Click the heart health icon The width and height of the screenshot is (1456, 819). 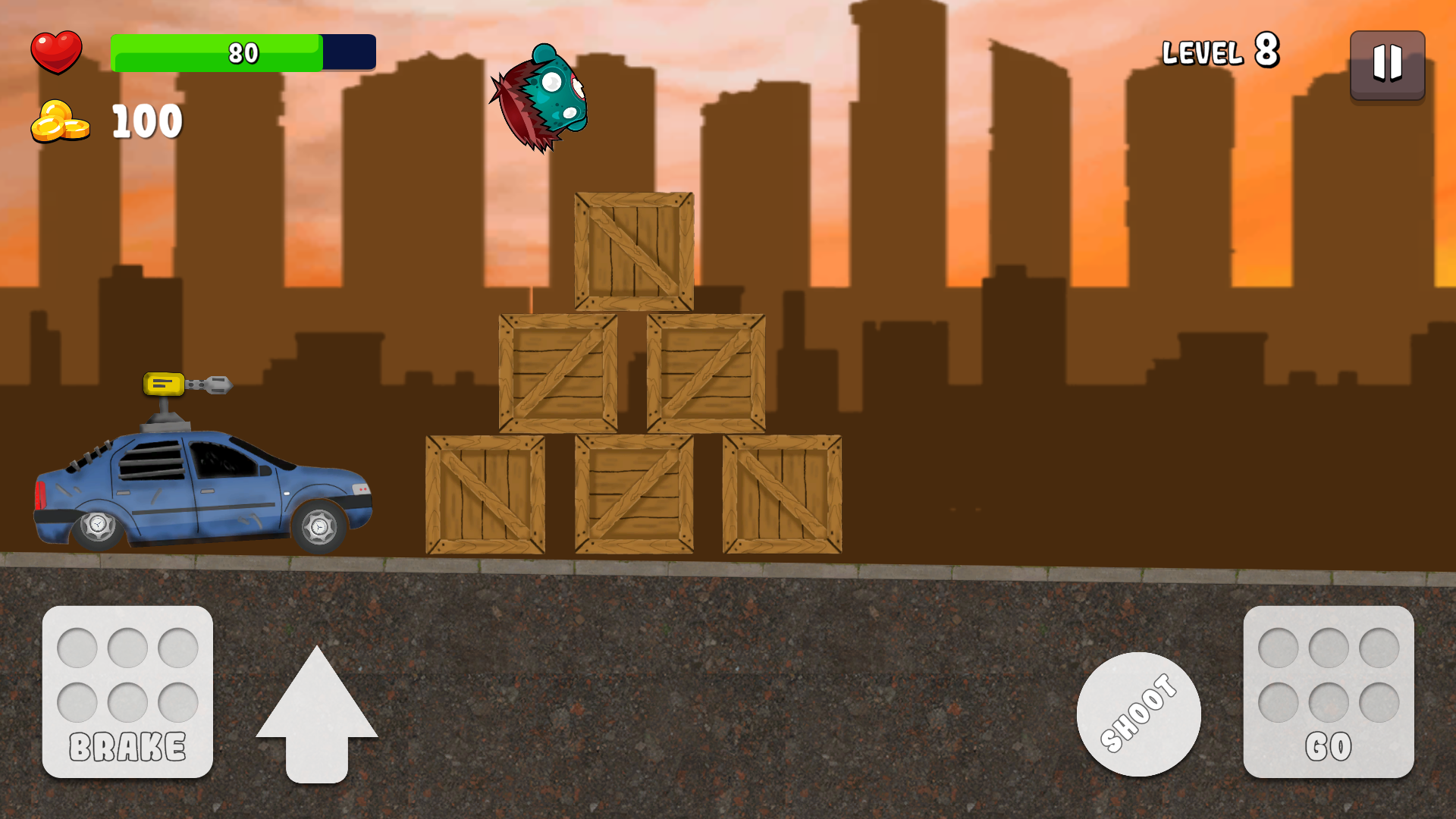tap(58, 52)
